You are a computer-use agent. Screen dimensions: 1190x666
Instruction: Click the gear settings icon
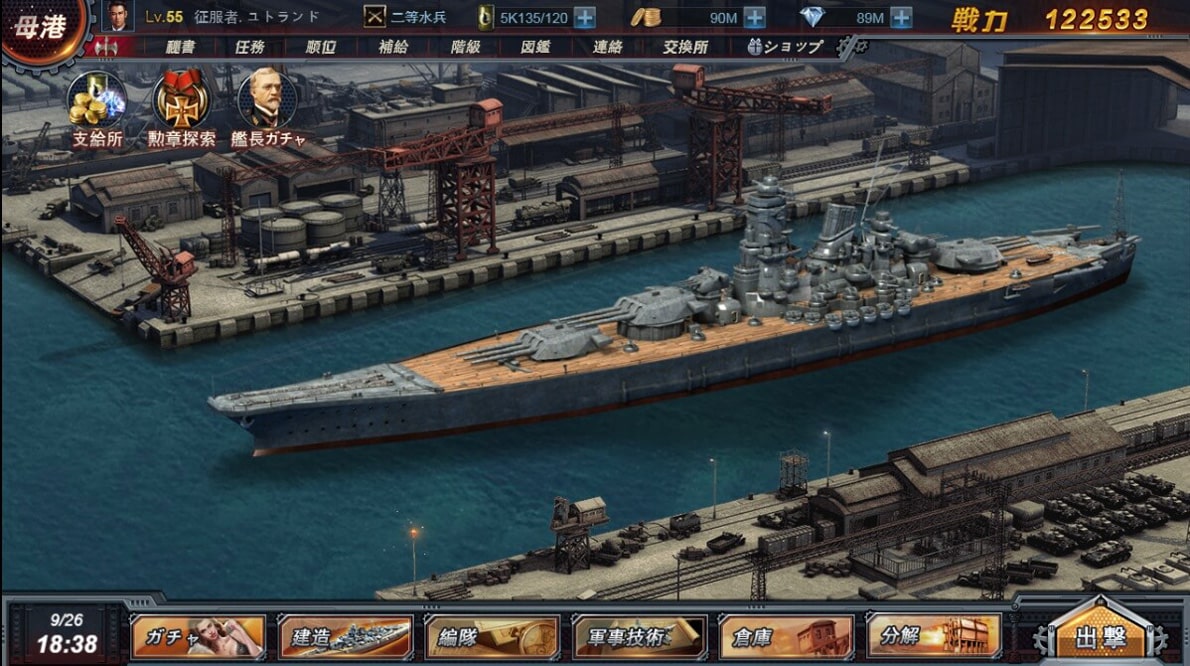[851, 46]
